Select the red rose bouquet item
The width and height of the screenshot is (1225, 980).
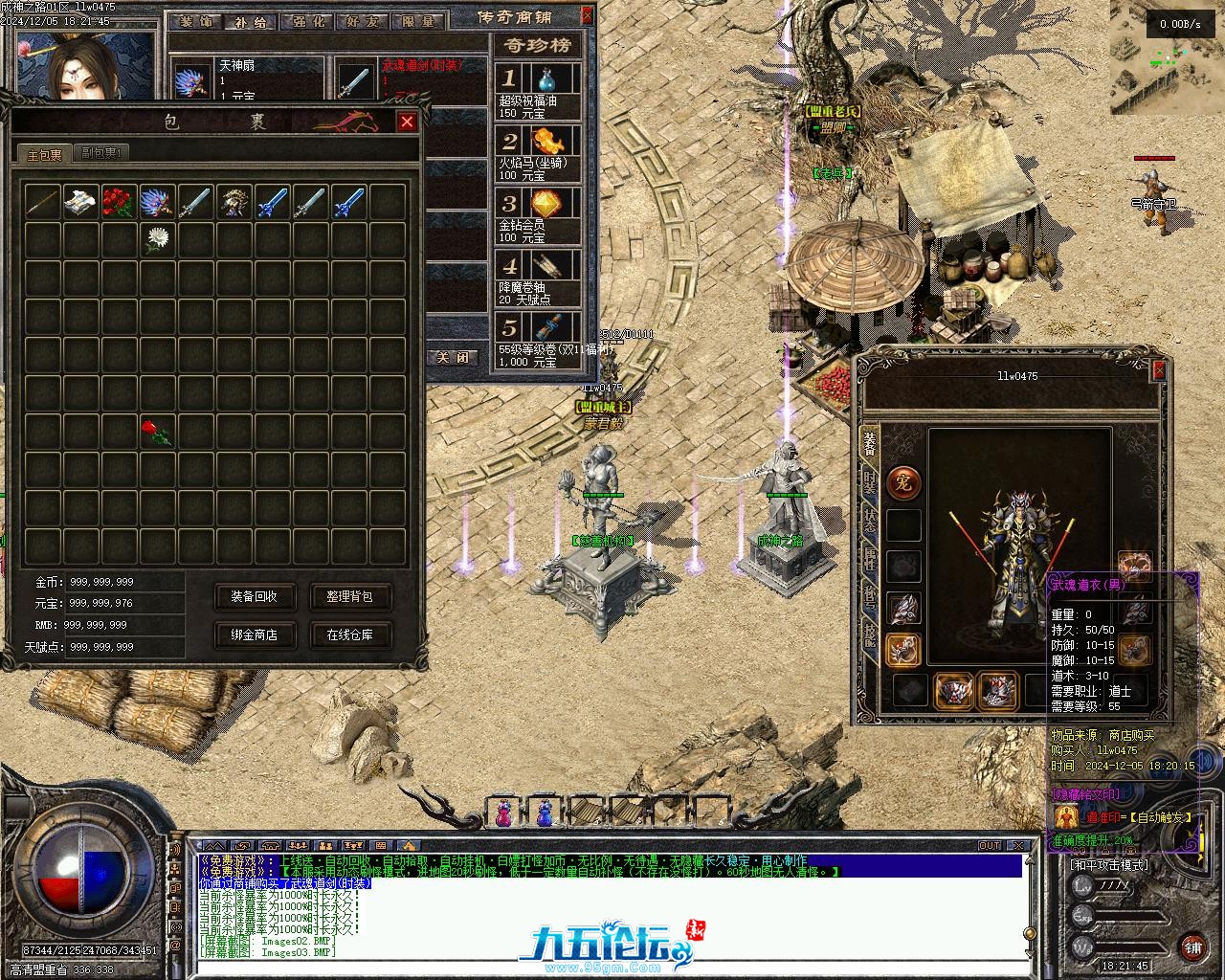point(119,201)
